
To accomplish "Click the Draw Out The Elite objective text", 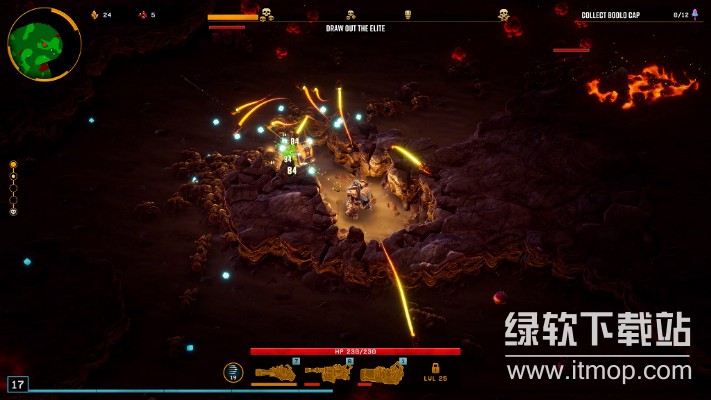I will click(x=355, y=28).
